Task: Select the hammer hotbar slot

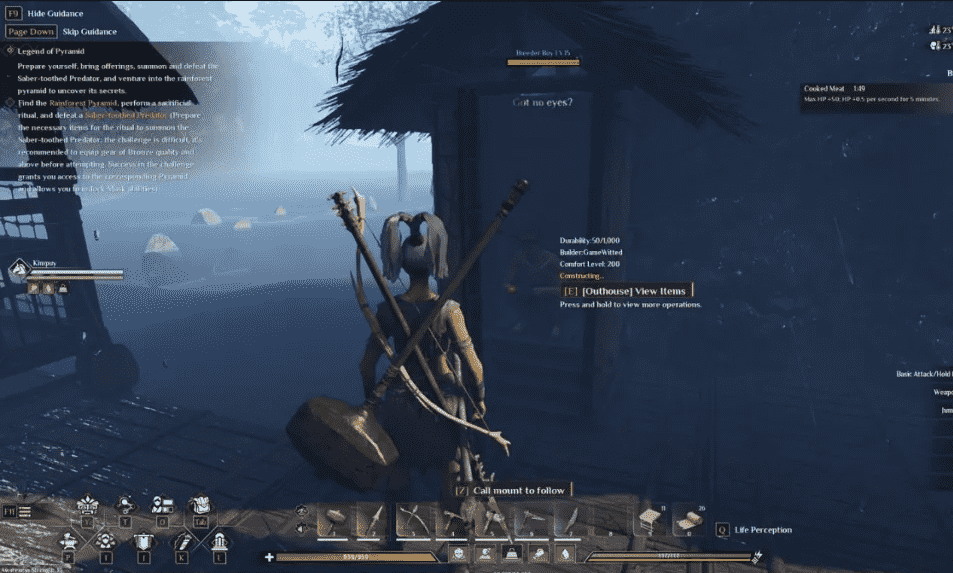Action: point(333,521)
